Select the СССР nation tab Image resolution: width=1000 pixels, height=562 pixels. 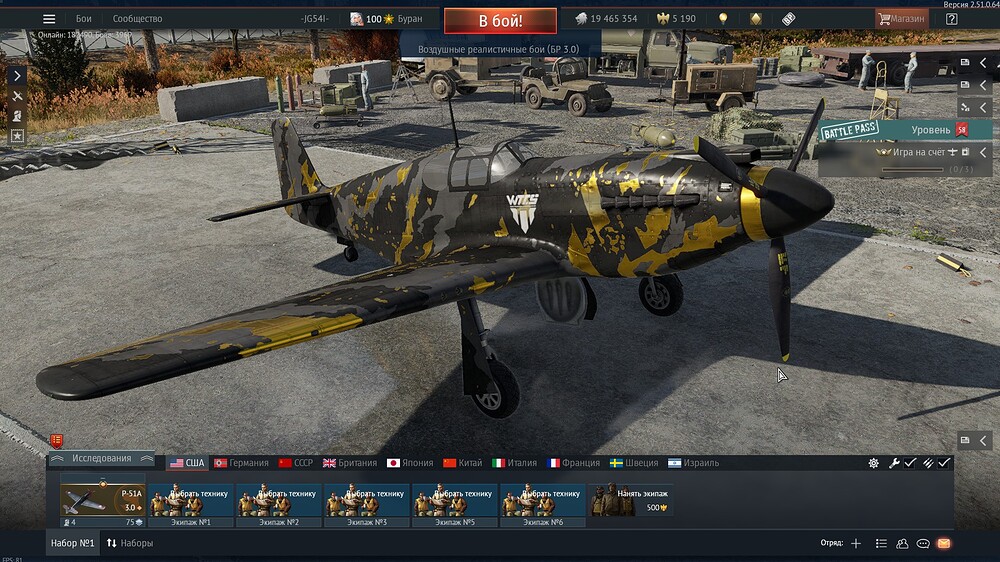[296, 463]
